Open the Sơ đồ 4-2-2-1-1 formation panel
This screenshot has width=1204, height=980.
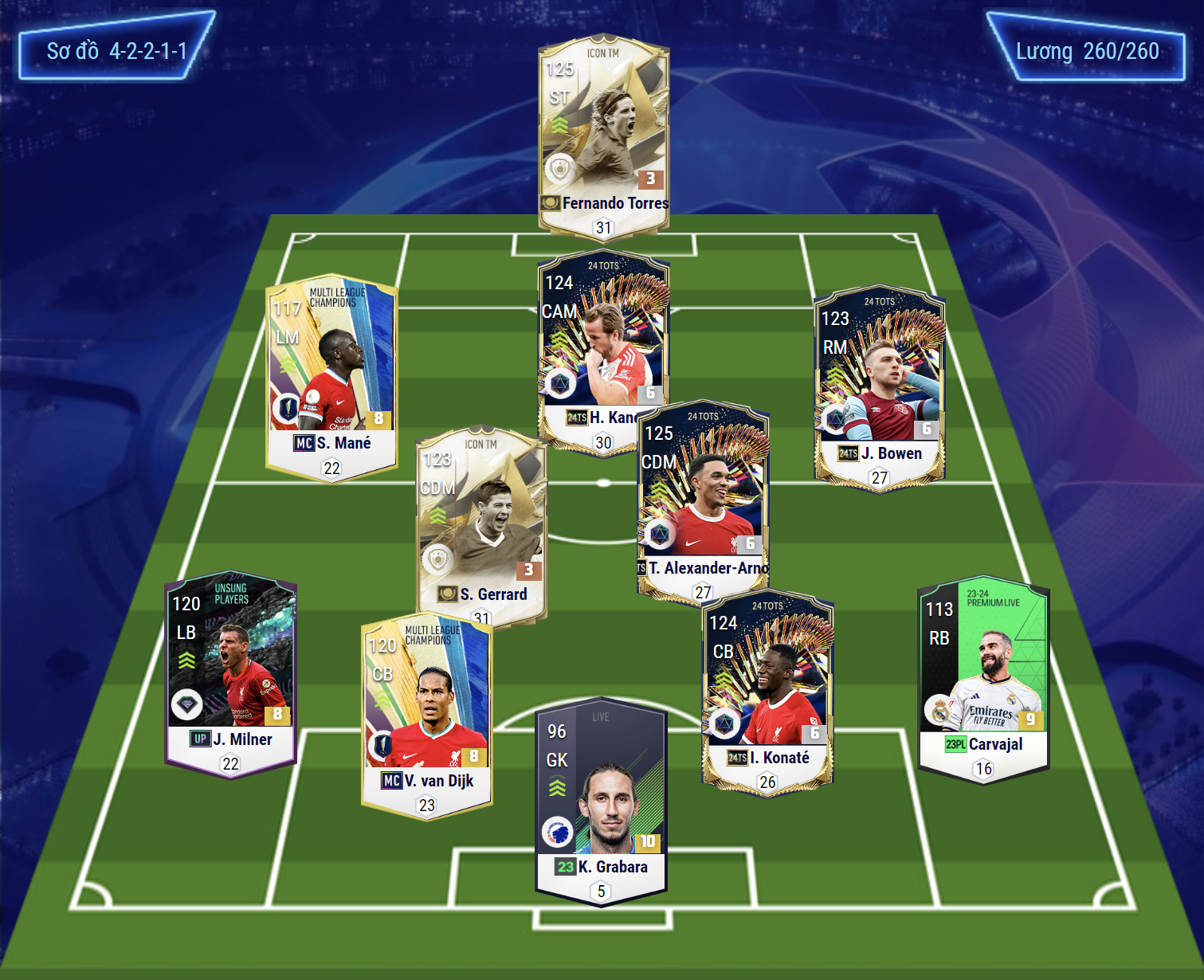(116, 51)
